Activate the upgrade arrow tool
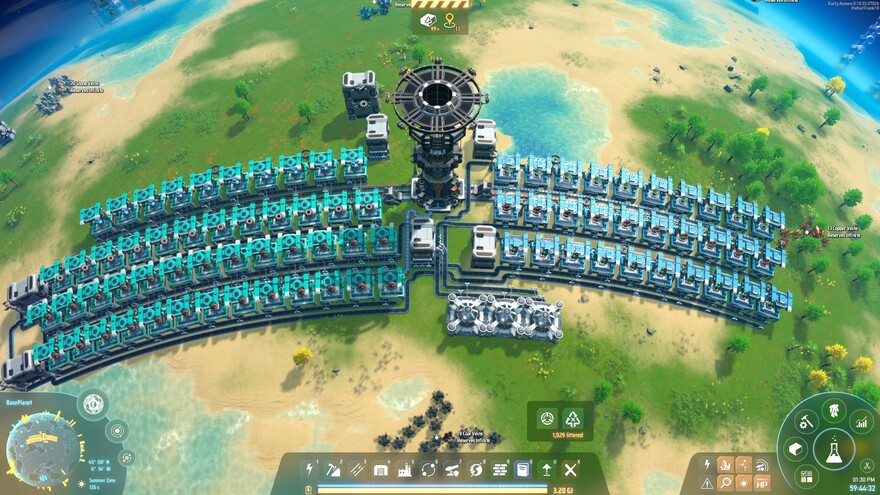The image size is (880, 495). click(547, 469)
